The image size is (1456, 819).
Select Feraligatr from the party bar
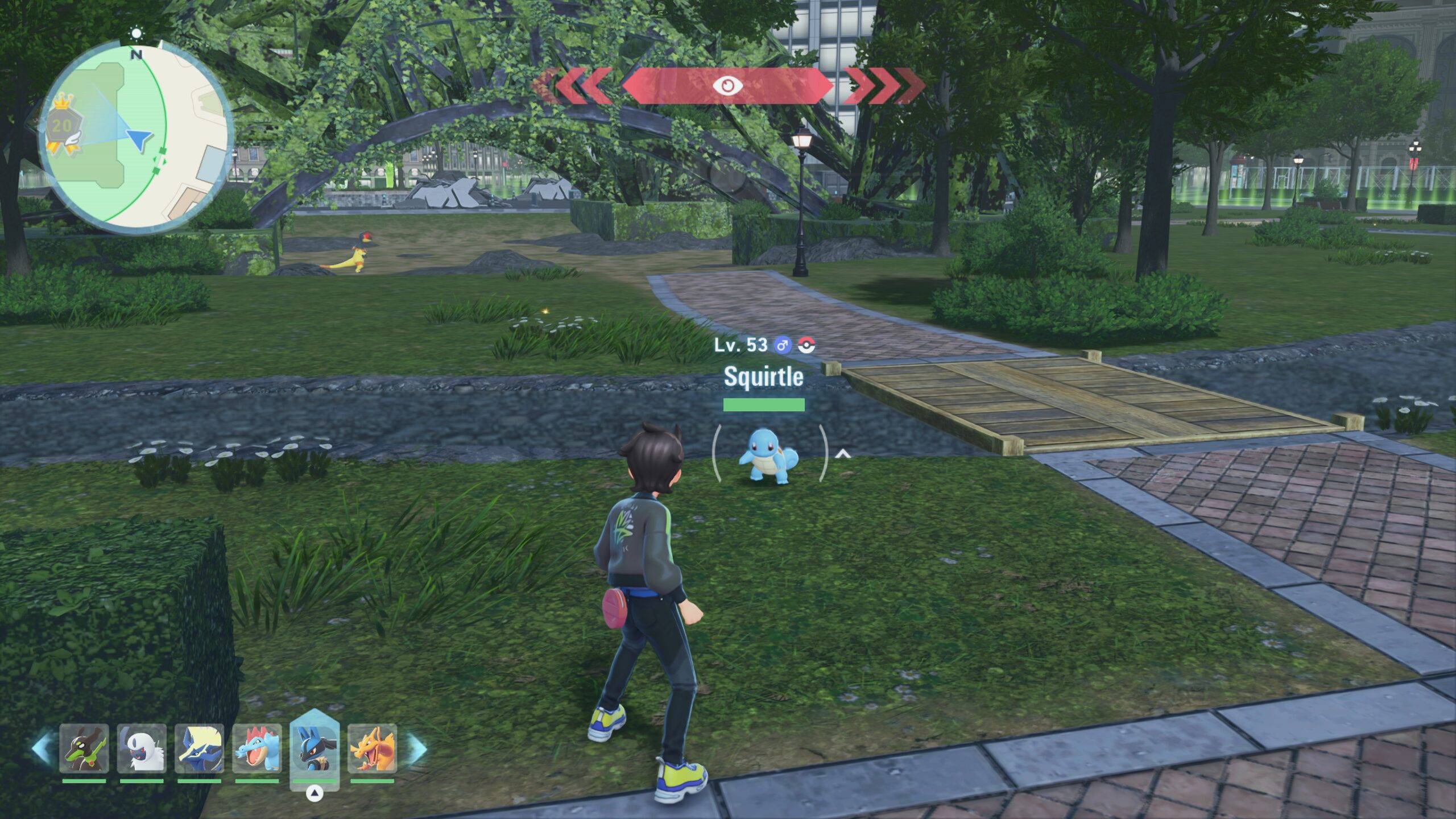click(x=258, y=748)
